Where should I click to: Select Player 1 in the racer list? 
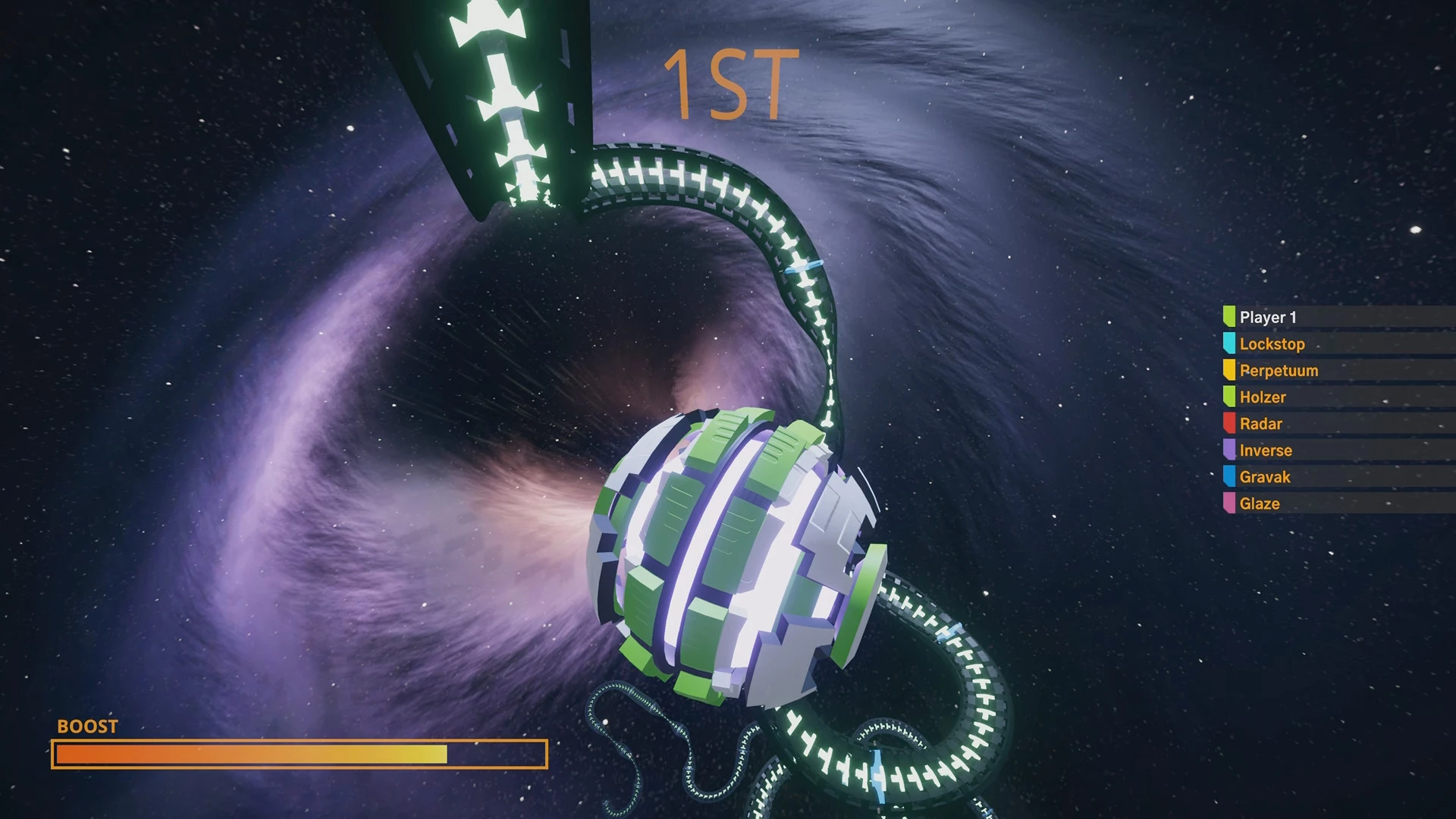tap(1268, 317)
